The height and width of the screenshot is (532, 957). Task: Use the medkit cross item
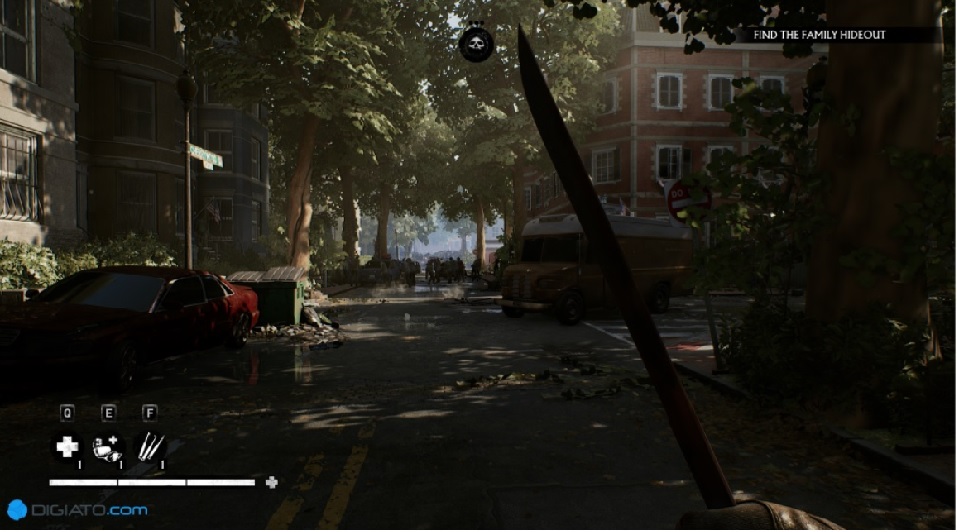click(x=67, y=447)
